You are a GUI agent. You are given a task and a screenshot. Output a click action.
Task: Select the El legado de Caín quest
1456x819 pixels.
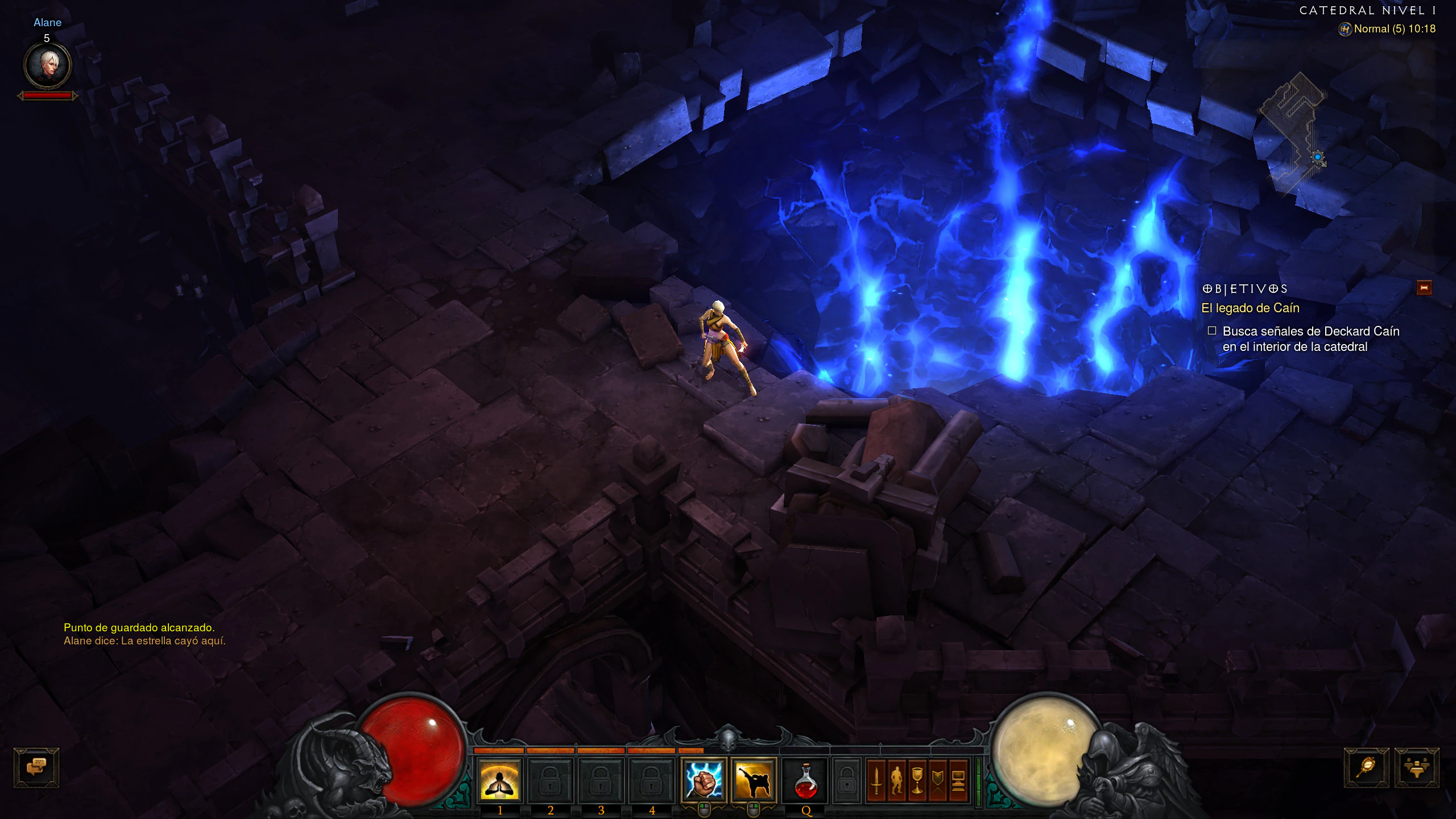click(x=1250, y=308)
